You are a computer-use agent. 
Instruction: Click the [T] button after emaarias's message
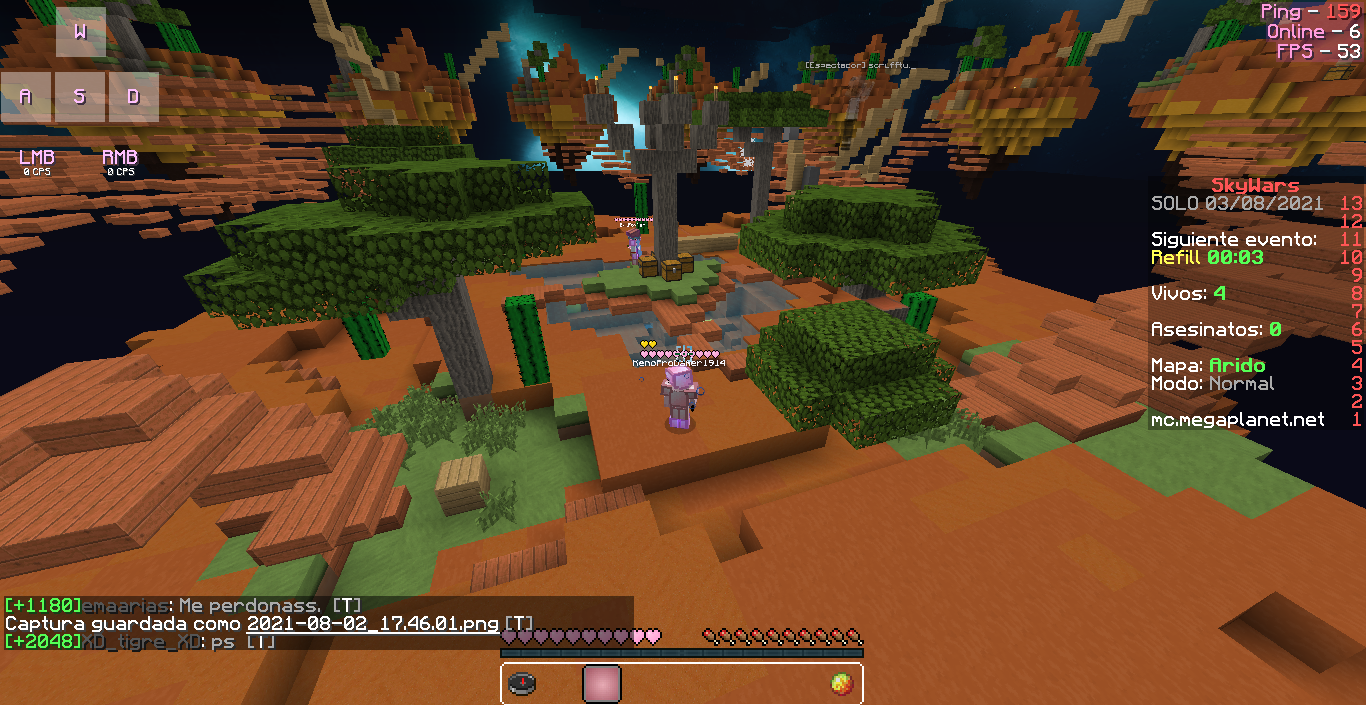tap(346, 606)
